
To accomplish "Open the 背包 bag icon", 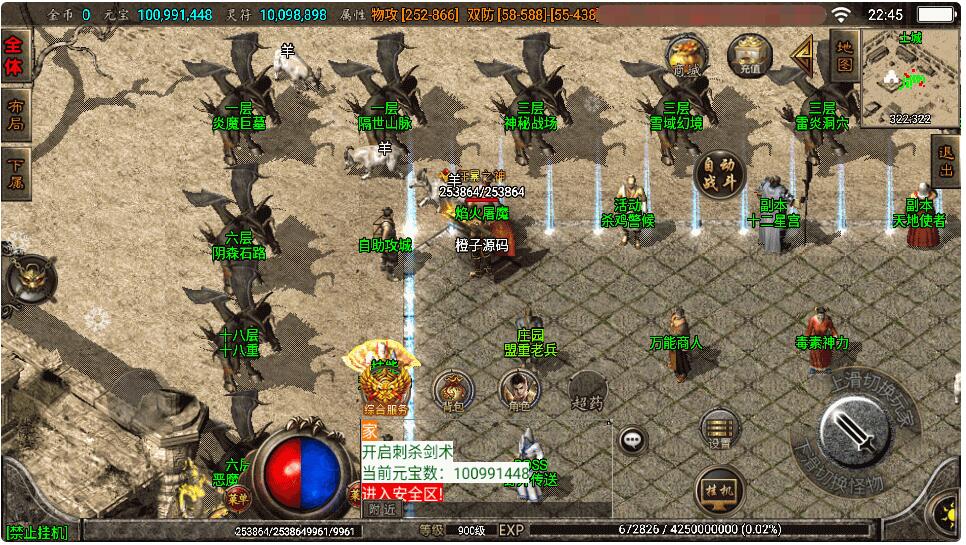I will [x=453, y=391].
